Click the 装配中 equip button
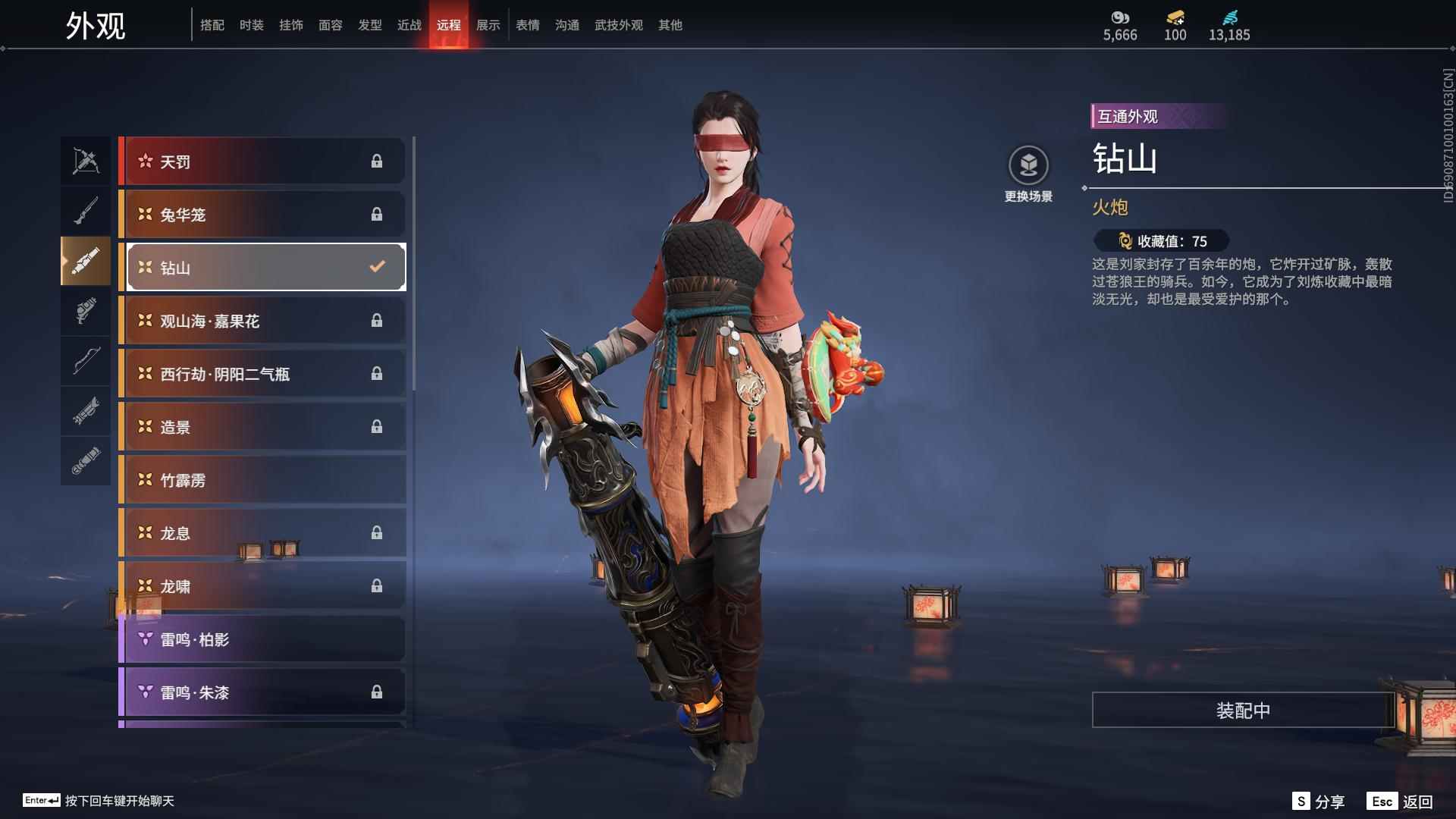This screenshot has width=1456, height=819. (x=1243, y=710)
